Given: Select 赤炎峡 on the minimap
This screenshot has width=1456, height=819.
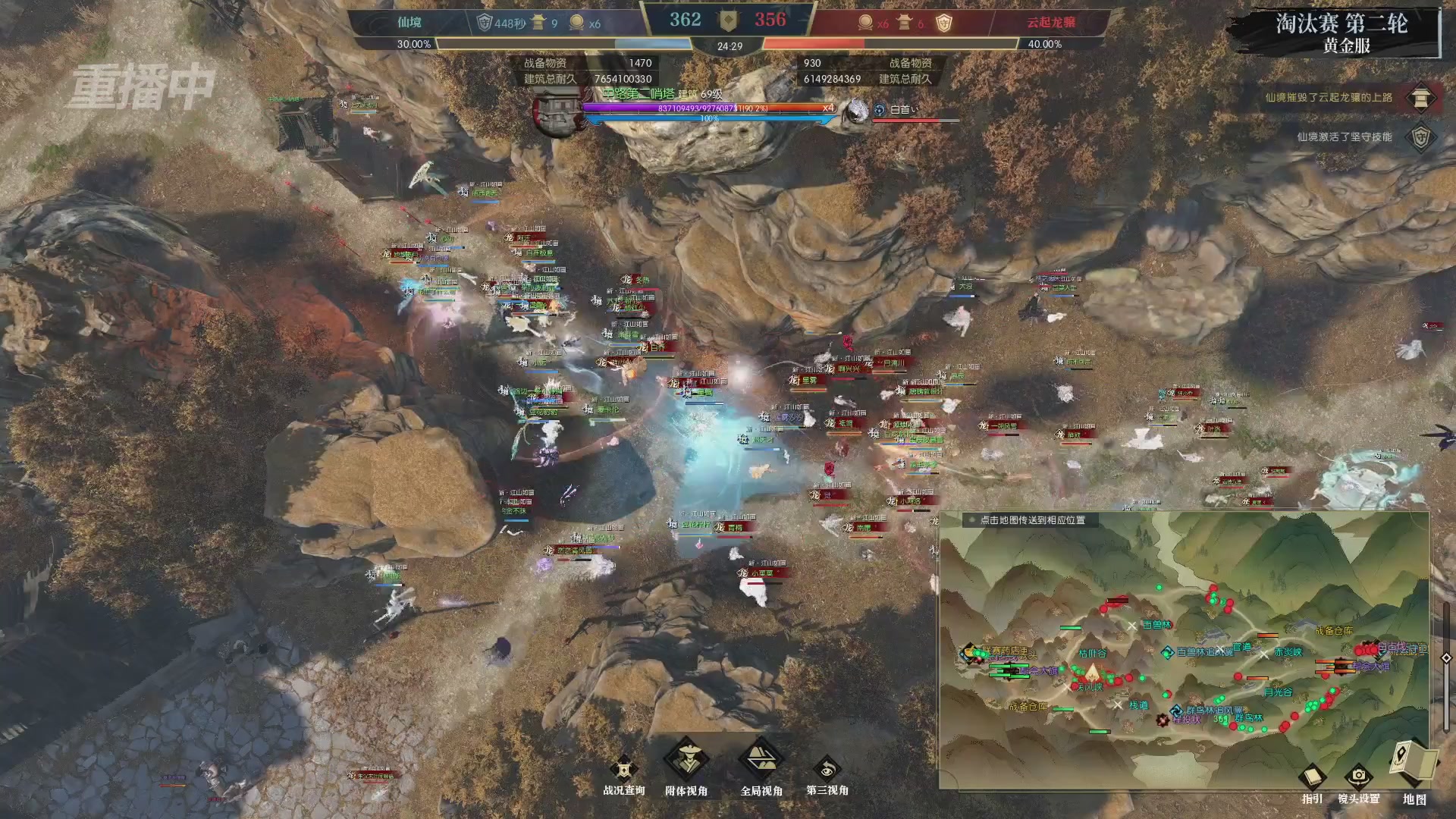Looking at the screenshot, I should click(x=1288, y=652).
